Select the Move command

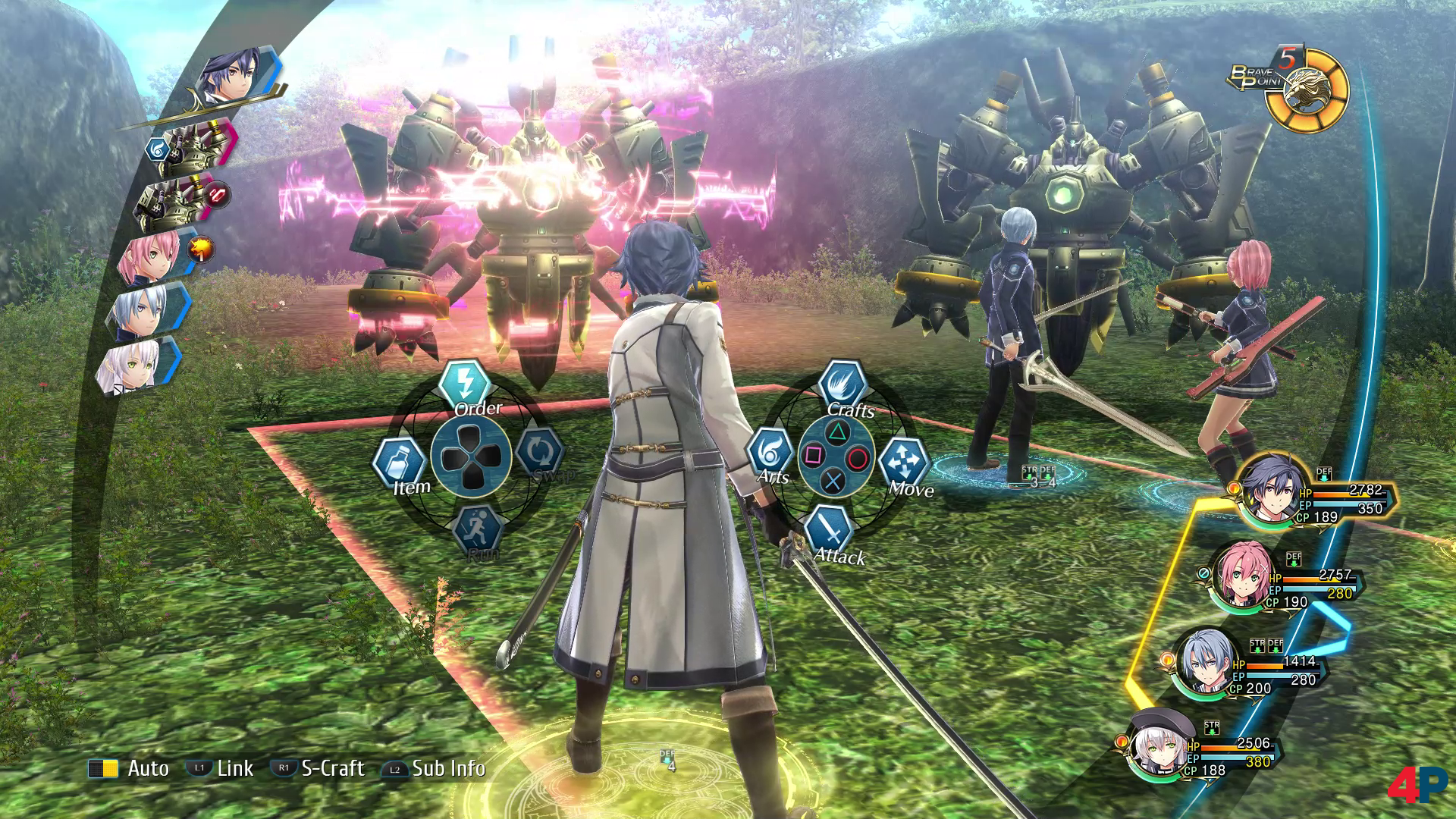coord(904,462)
